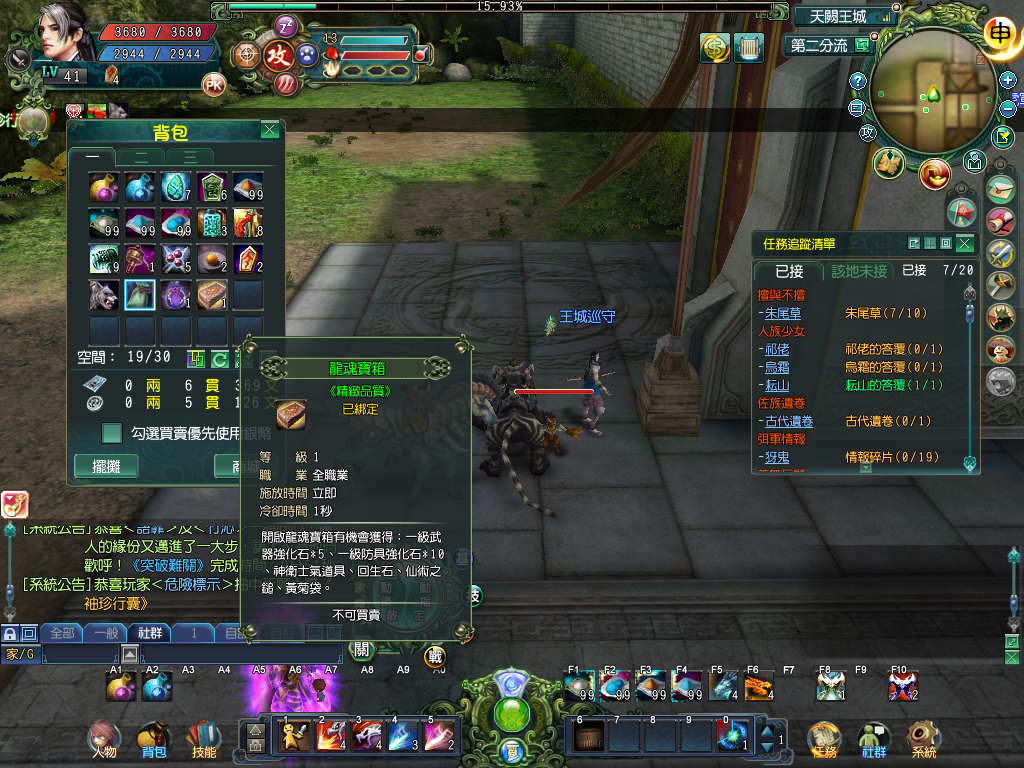Open the 人物 character panel

click(103, 738)
